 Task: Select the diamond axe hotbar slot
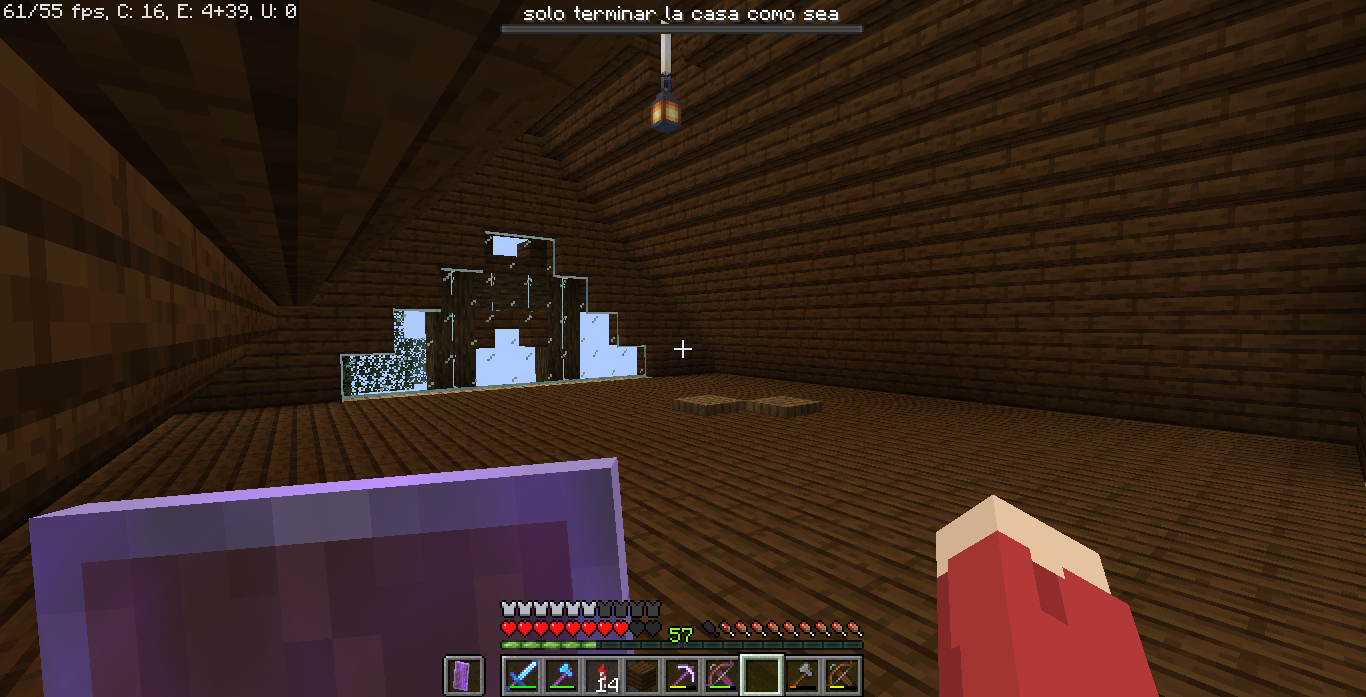point(561,676)
